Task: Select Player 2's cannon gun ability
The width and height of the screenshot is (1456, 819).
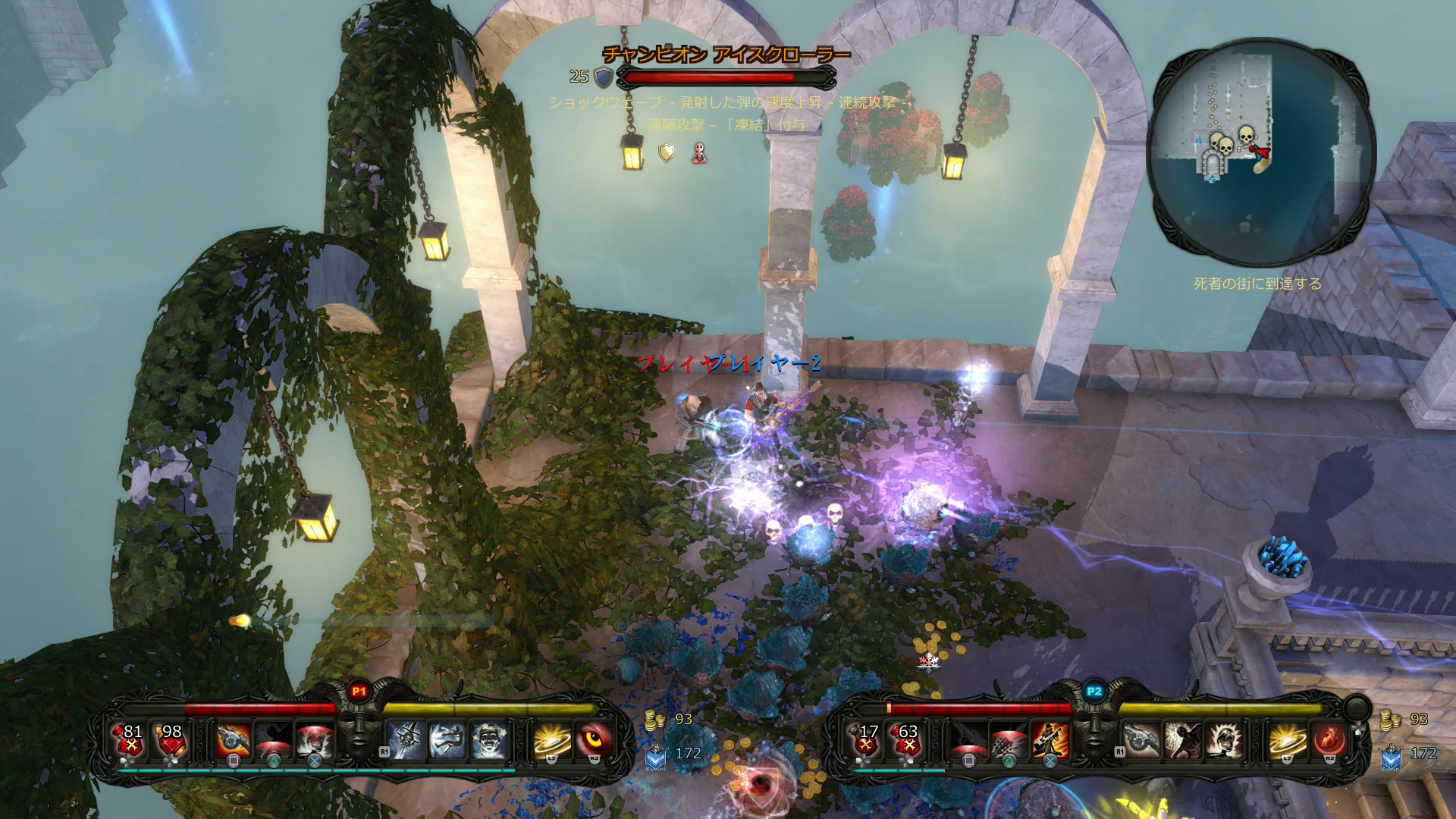Action: [1141, 740]
